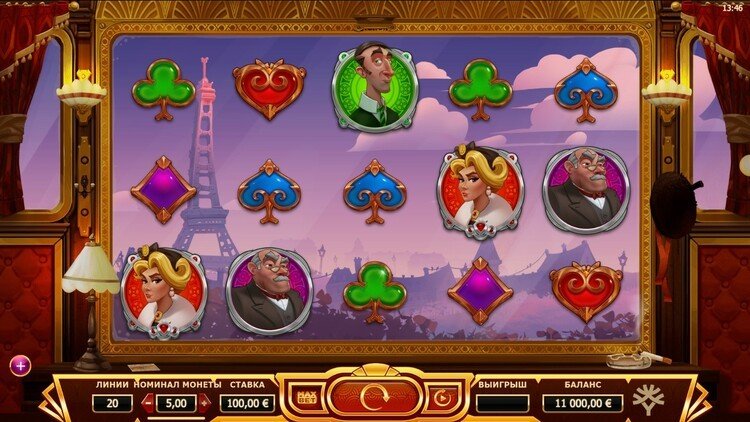Increase the coin value with the plus arrow
Viewport: 750px width, 422px height.
204,403
